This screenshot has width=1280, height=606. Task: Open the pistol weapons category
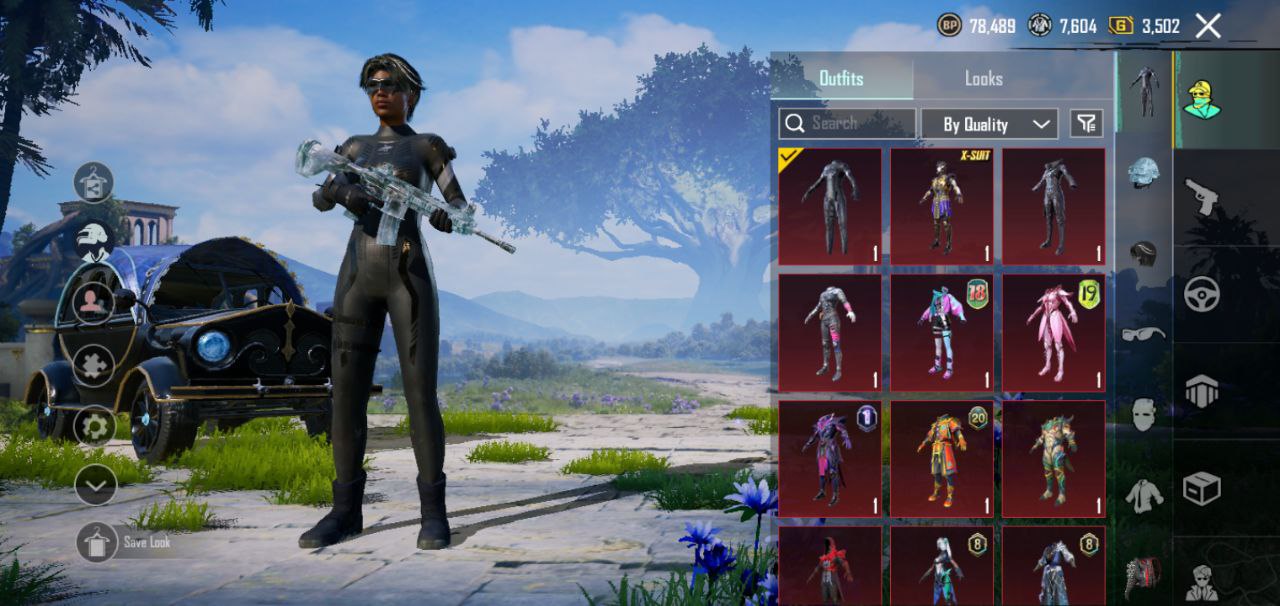tap(1201, 197)
